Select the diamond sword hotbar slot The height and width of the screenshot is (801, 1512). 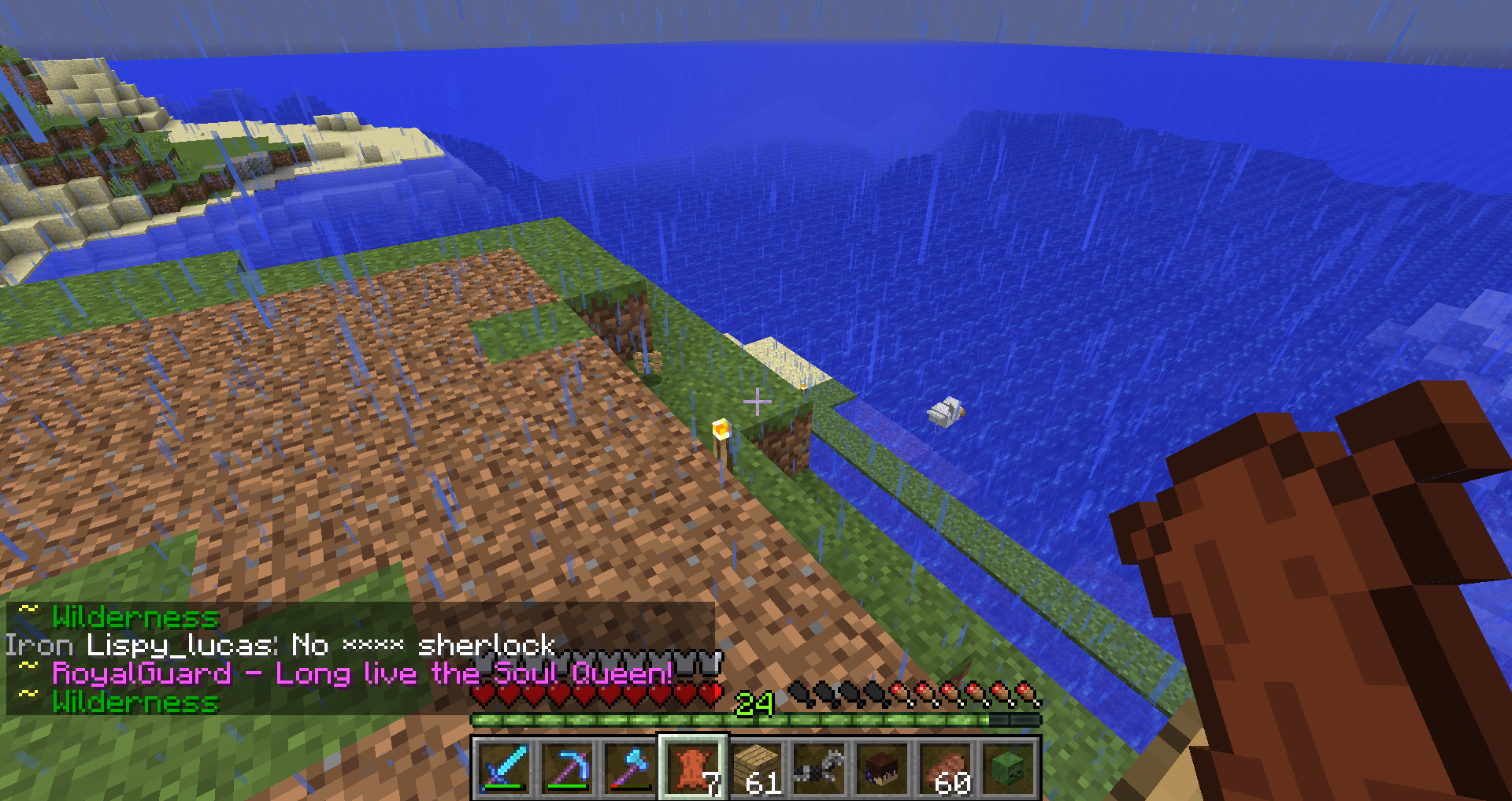[504, 768]
